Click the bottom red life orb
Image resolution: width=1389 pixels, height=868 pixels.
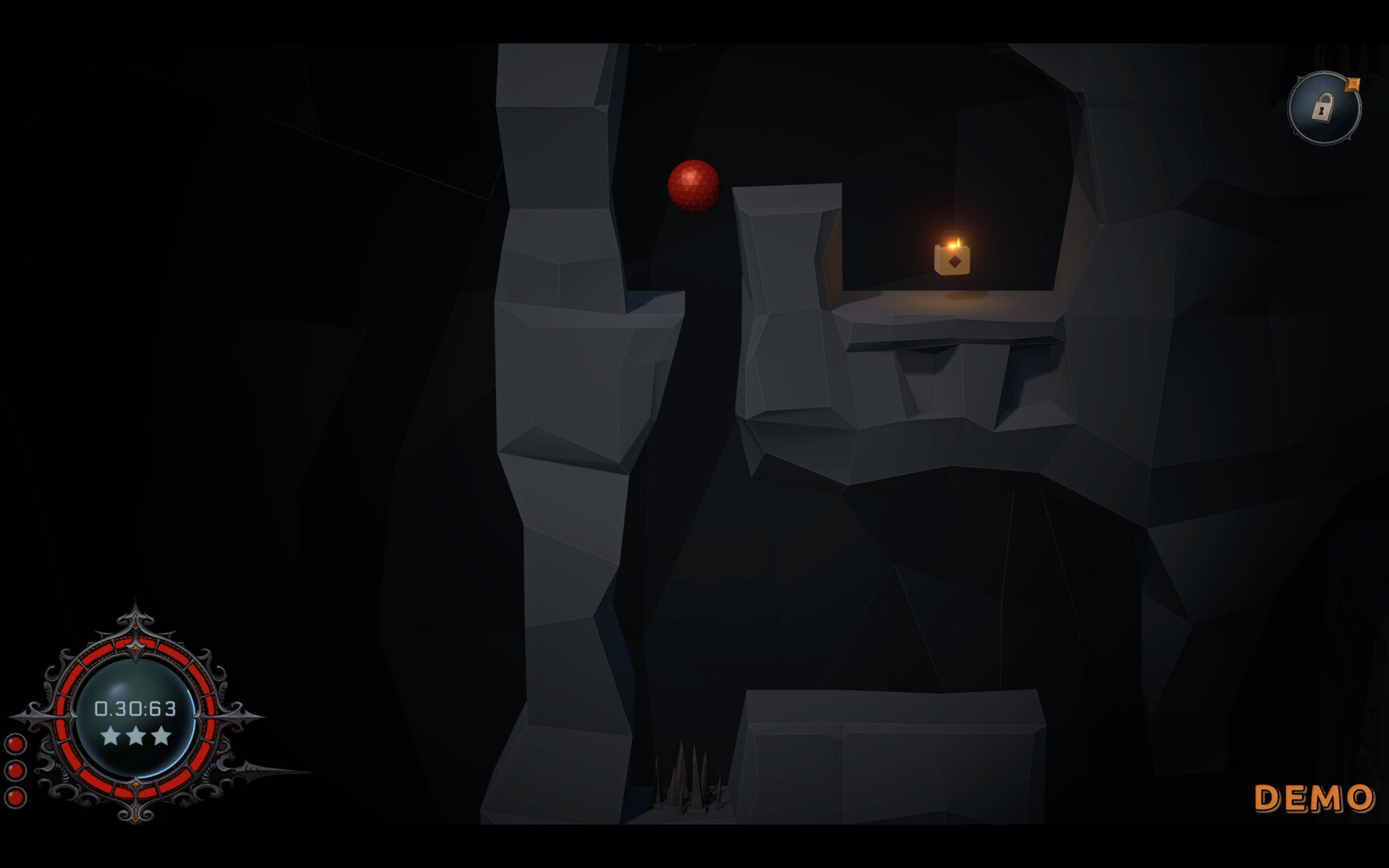(x=14, y=796)
